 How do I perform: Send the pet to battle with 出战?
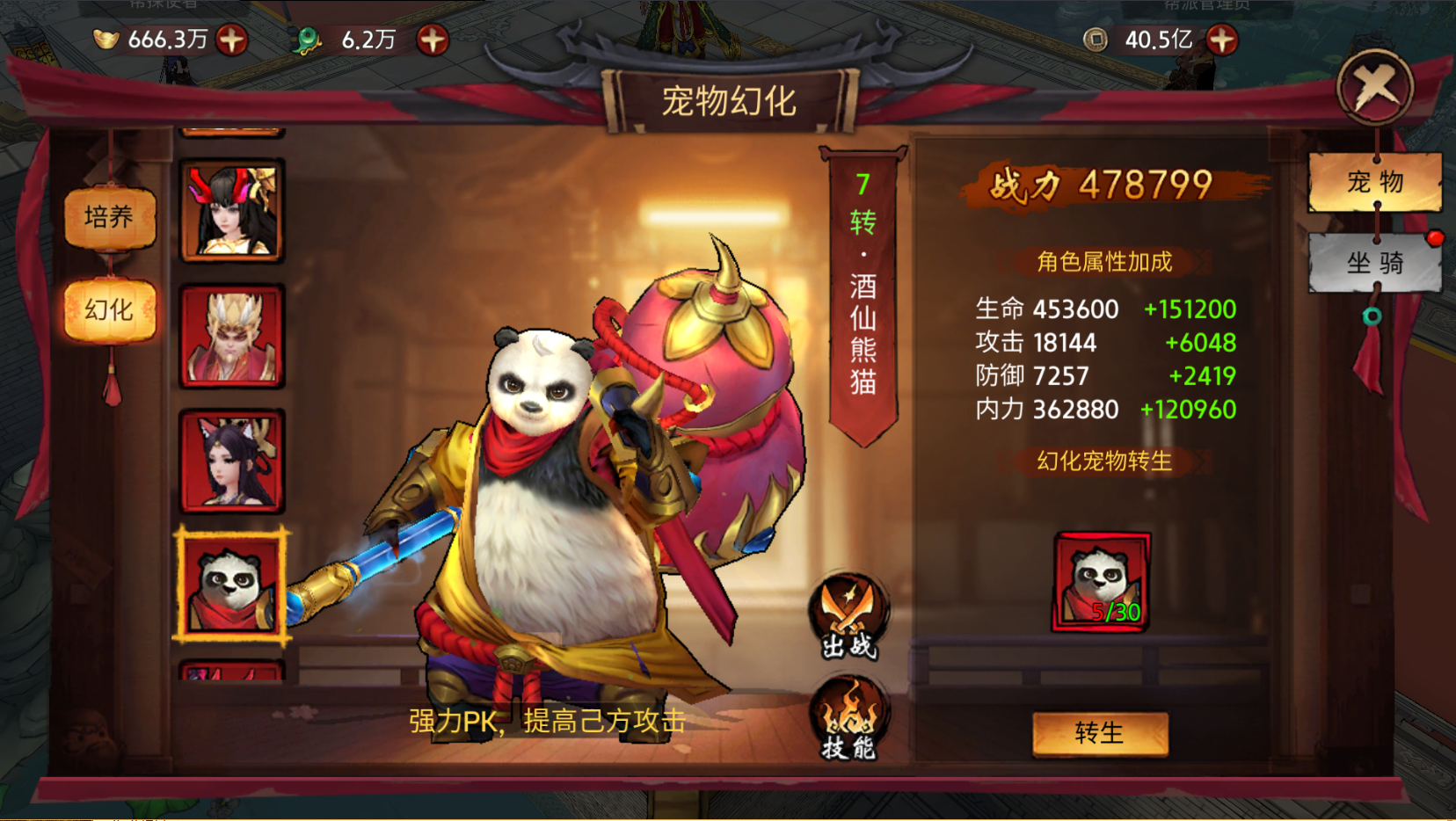[848, 617]
